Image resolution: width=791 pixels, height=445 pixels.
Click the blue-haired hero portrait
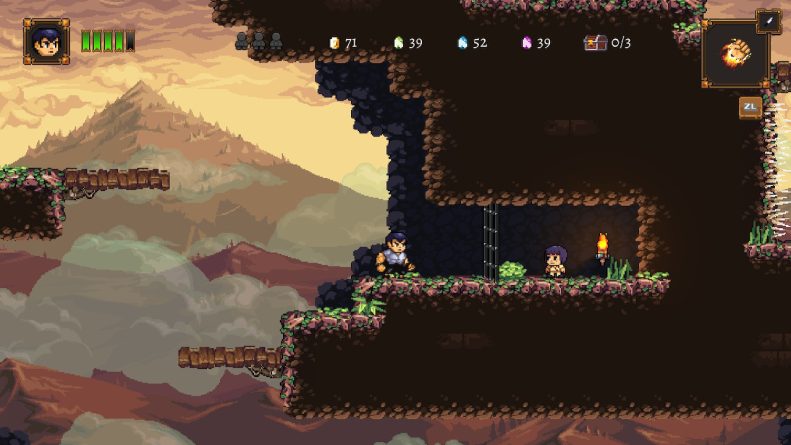tap(46, 41)
